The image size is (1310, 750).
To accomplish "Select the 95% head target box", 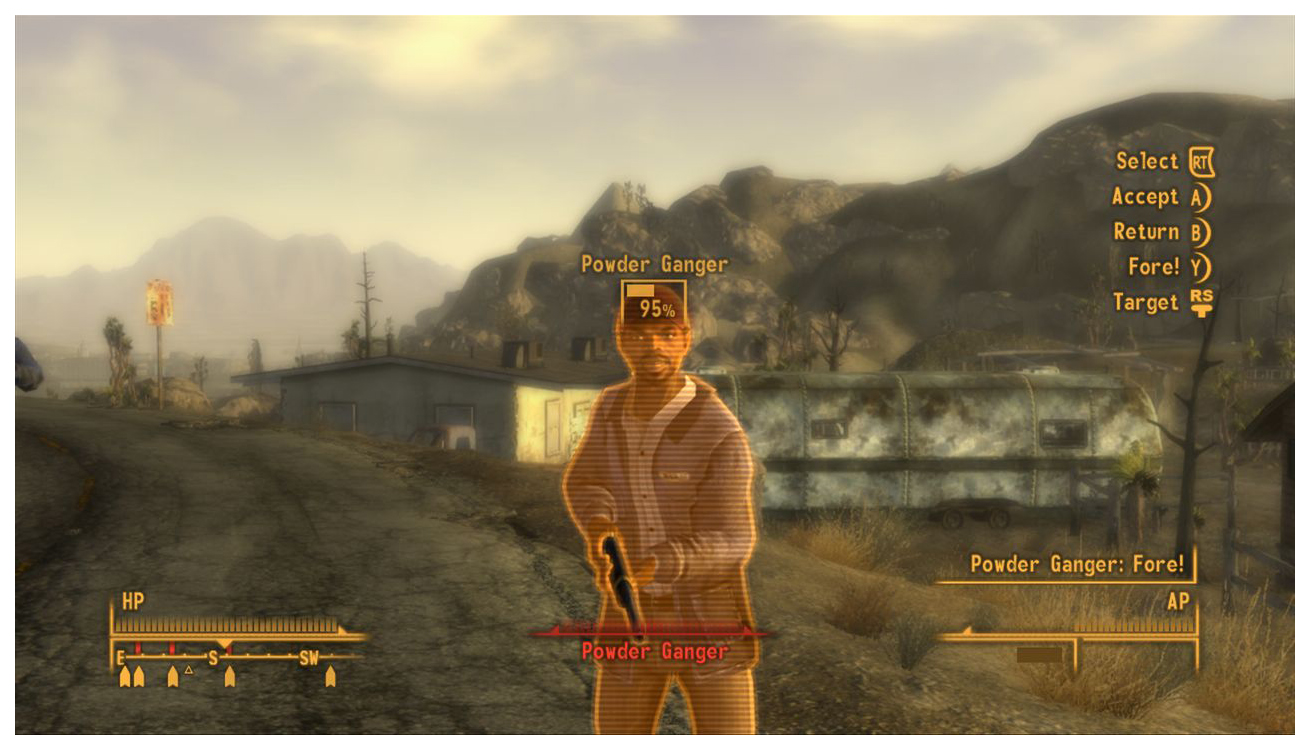I will click(x=654, y=302).
